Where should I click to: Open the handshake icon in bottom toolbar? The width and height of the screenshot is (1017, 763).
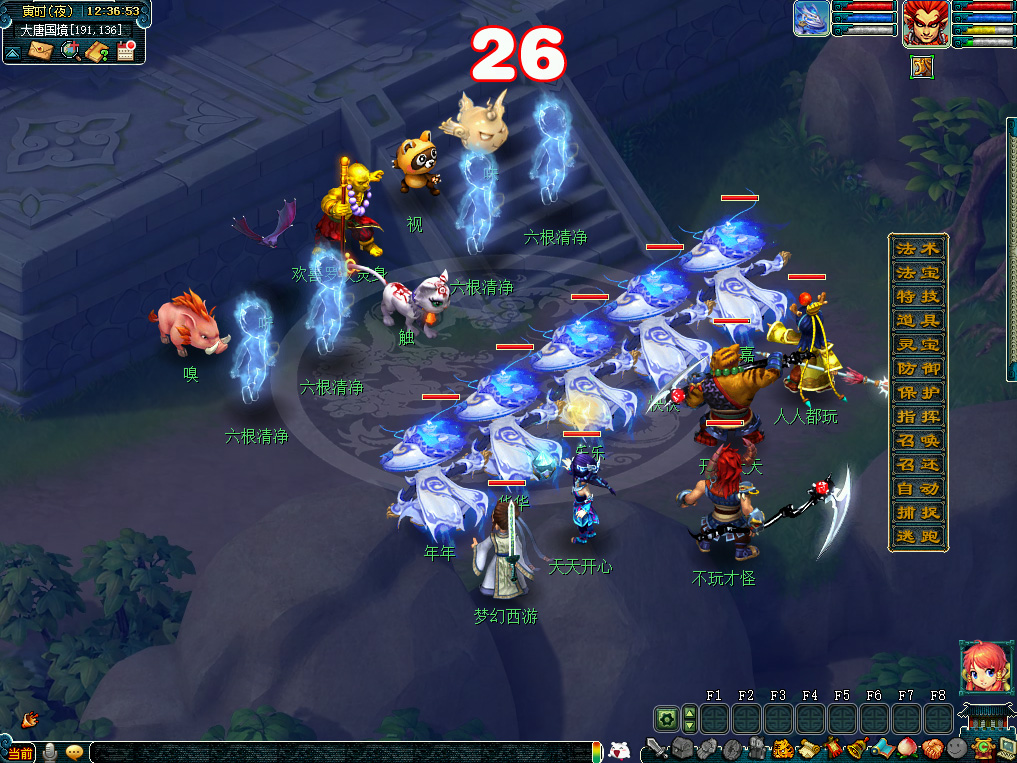[932, 748]
